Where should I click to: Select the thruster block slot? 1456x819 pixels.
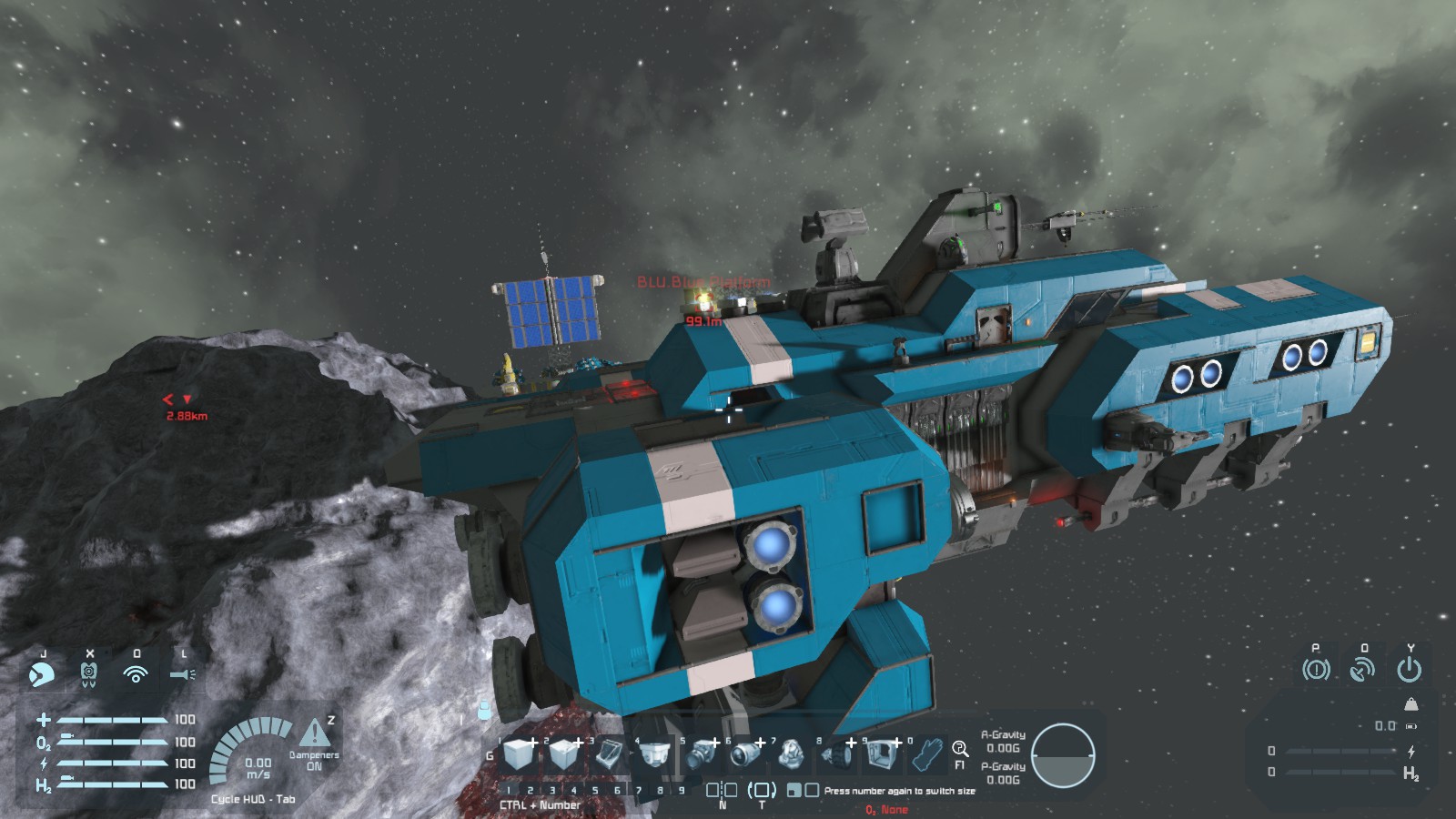tap(746, 754)
